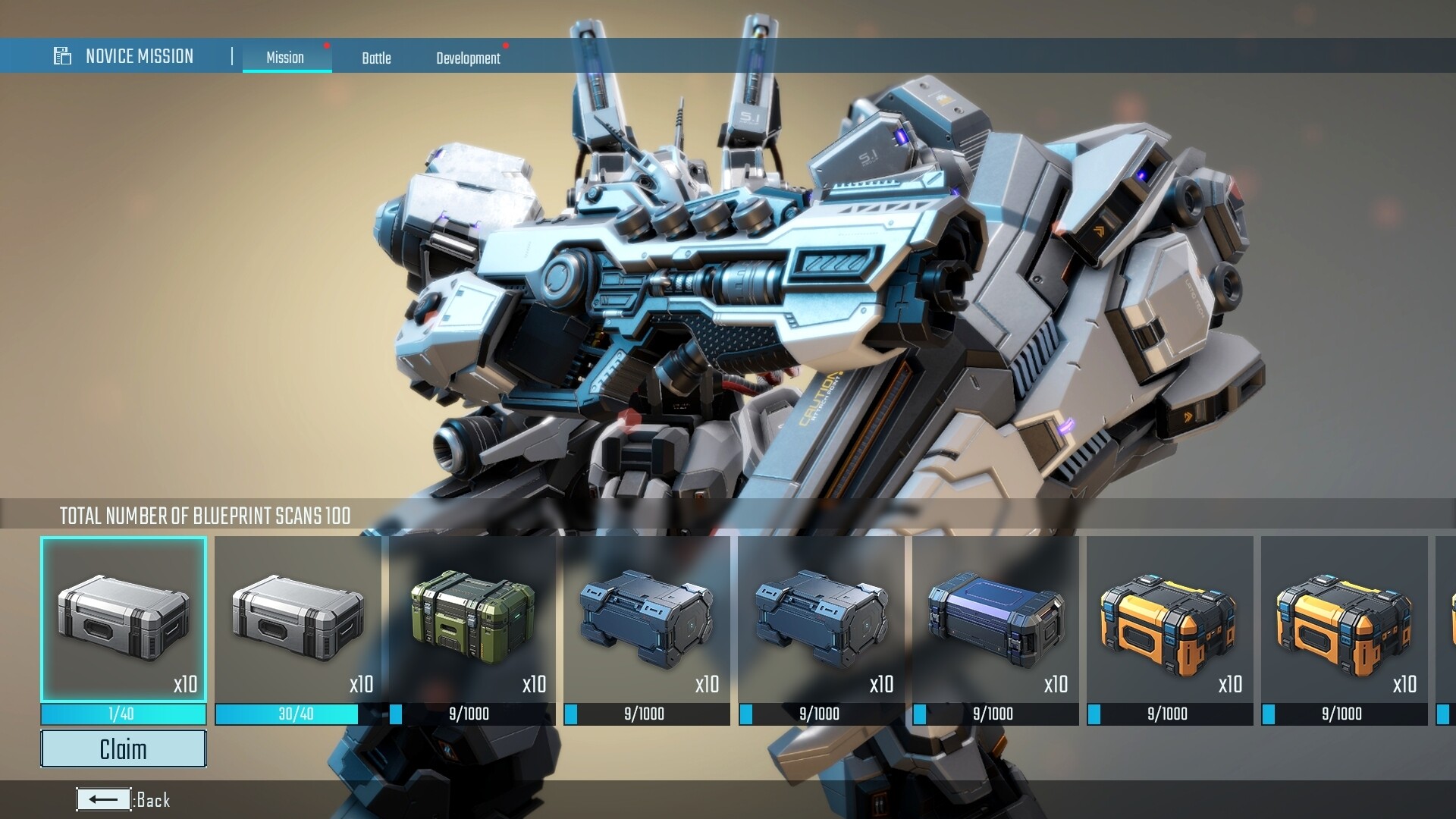Switch to the Battle tab
1456x819 pixels.
pos(376,58)
